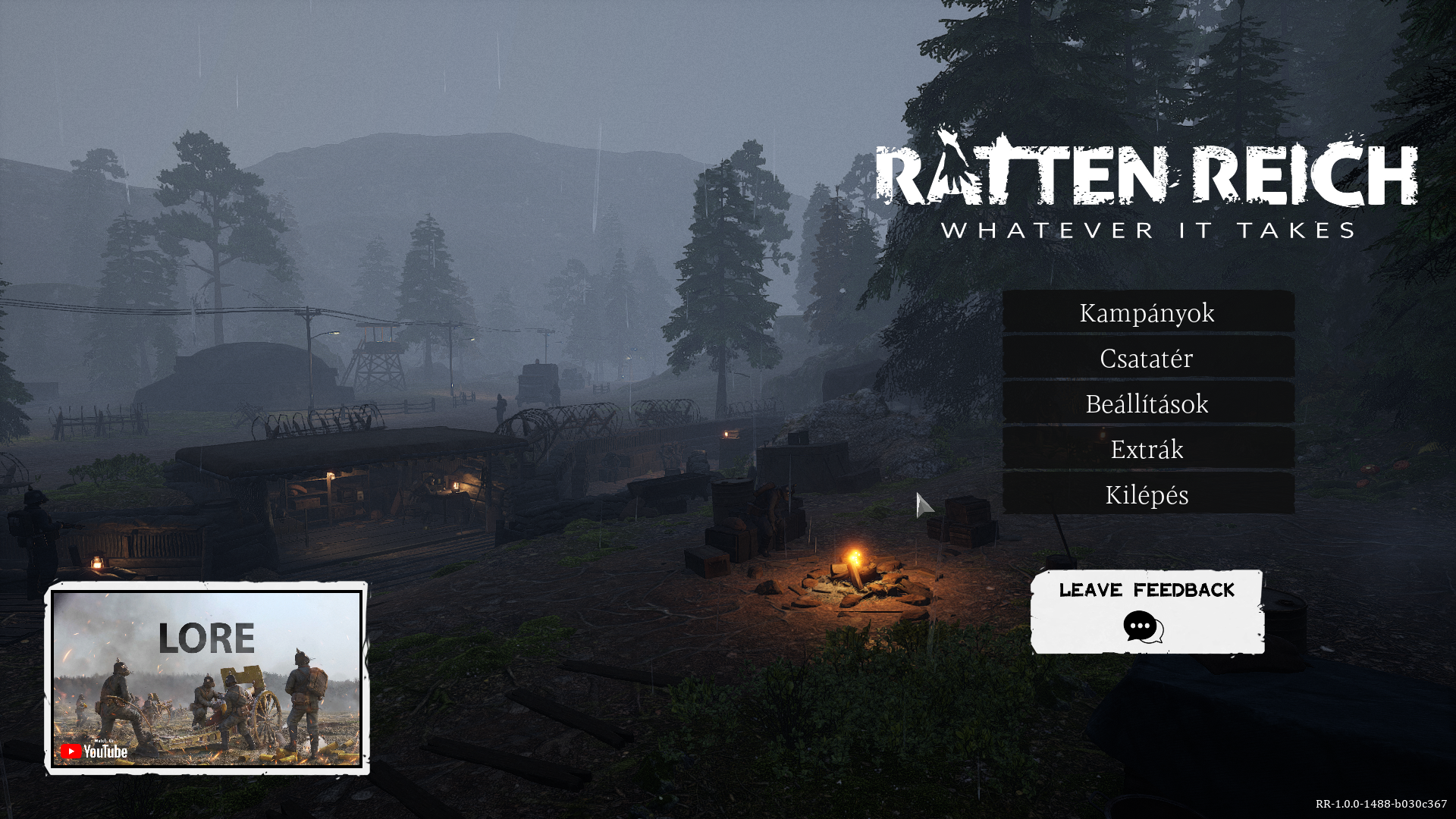
Task: Choose the Extrák menu option
Action: [1147, 449]
